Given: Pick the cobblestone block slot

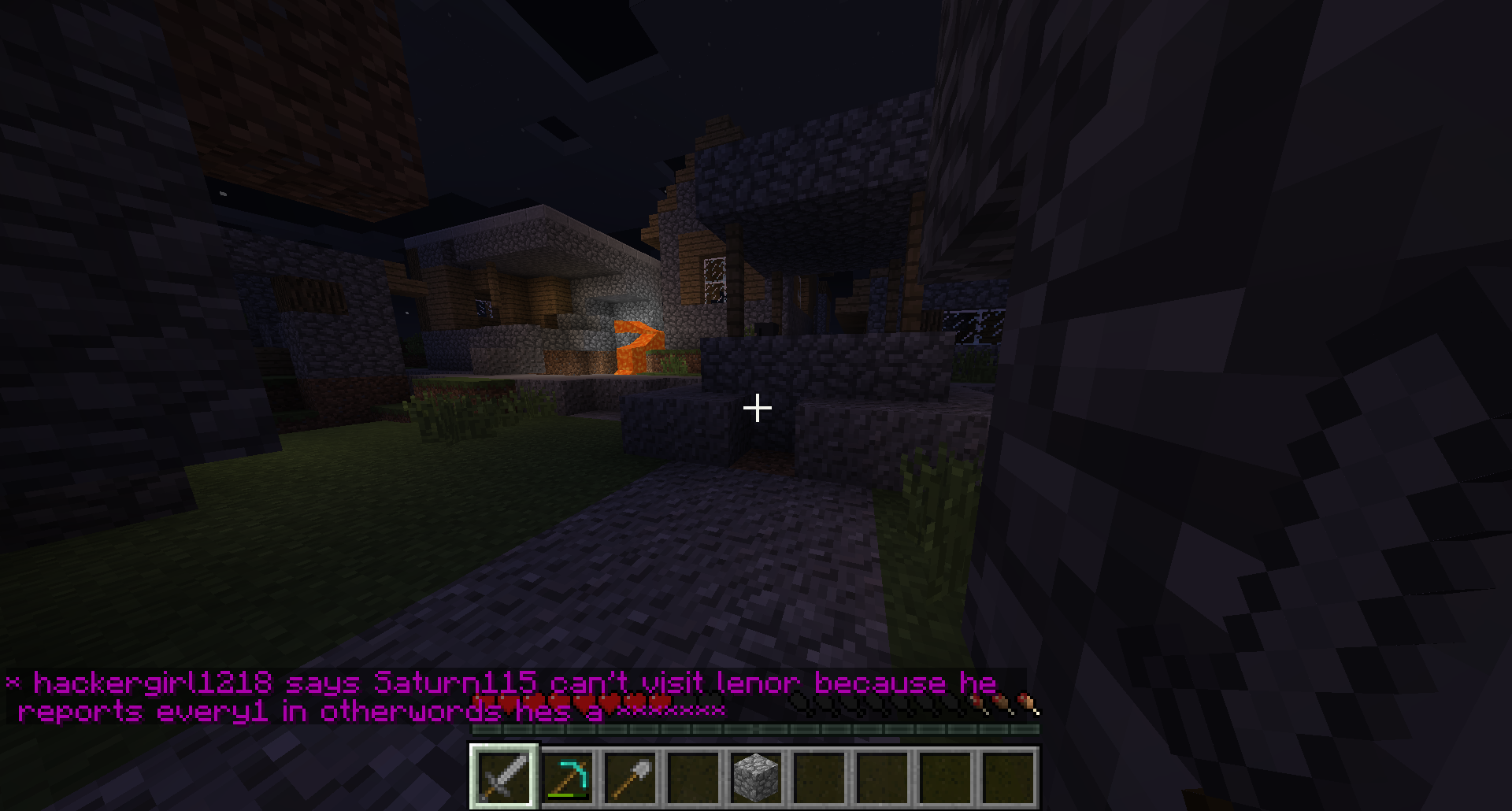Looking at the screenshot, I should (757, 776).
